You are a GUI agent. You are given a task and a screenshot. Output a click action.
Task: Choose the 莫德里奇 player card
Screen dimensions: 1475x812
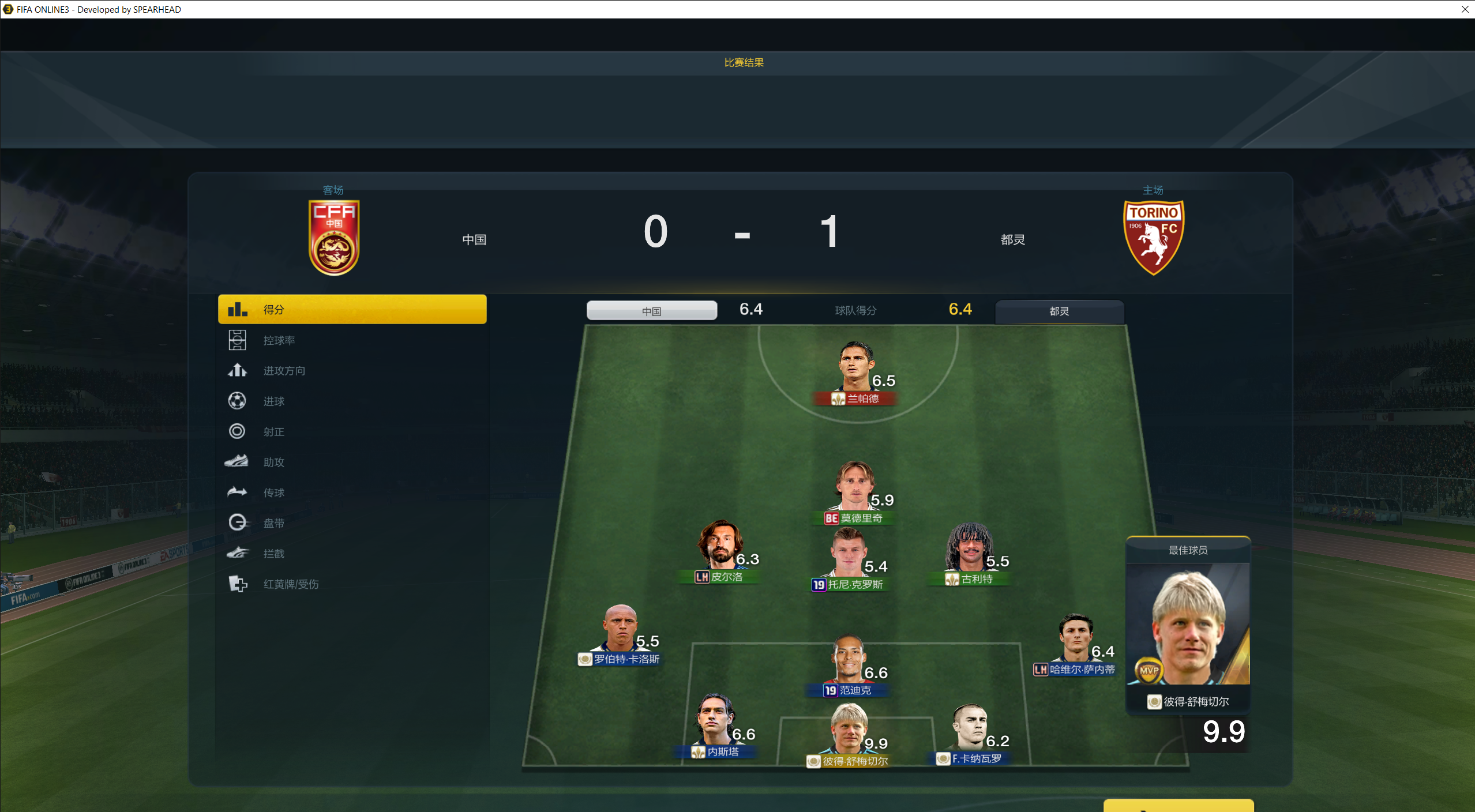855,491
